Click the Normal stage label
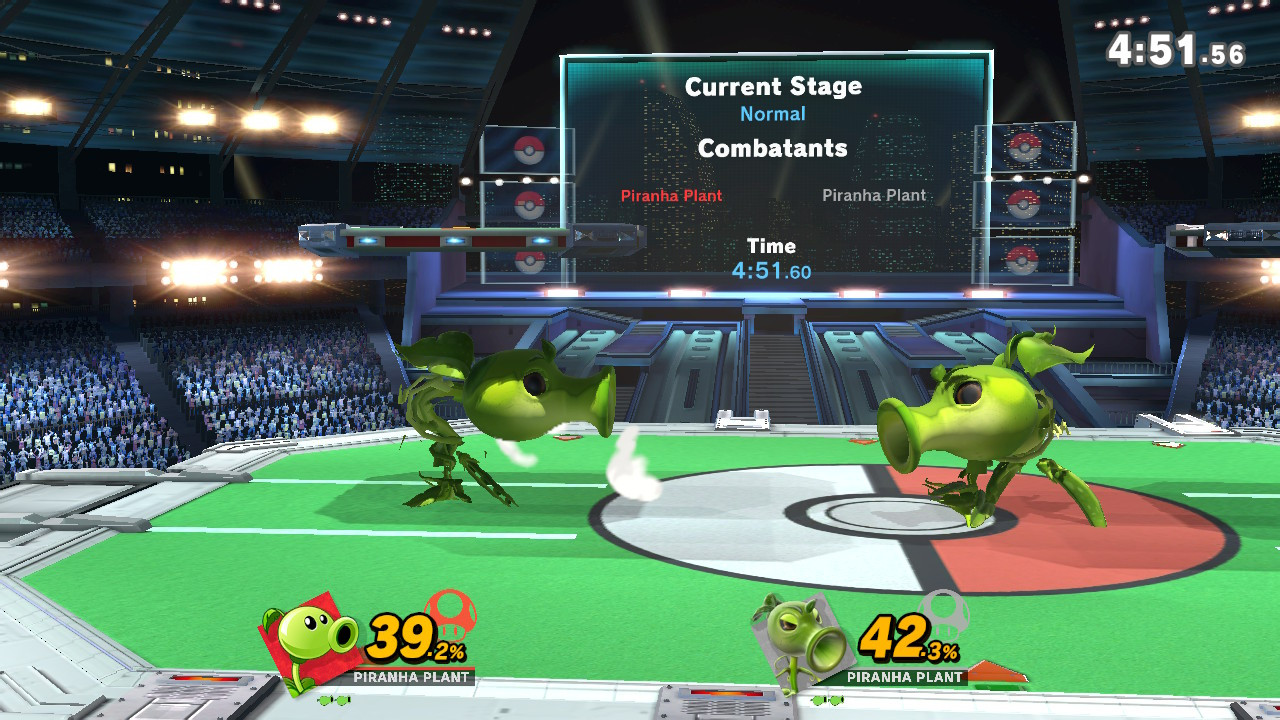The width and height of the screenshot is (1280, 720). 773,113
